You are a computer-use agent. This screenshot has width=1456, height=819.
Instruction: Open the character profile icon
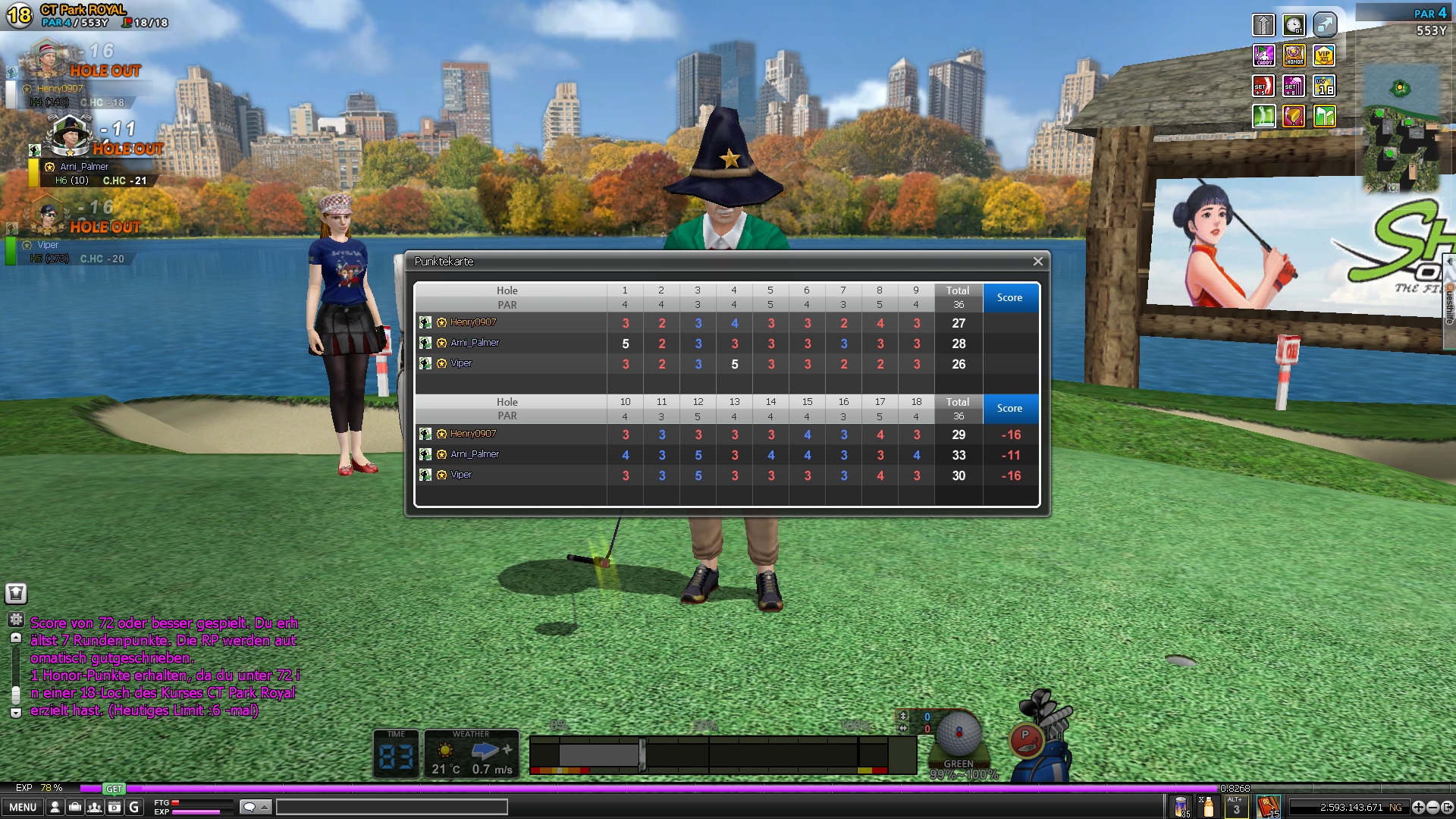click(x=55, y=807)
